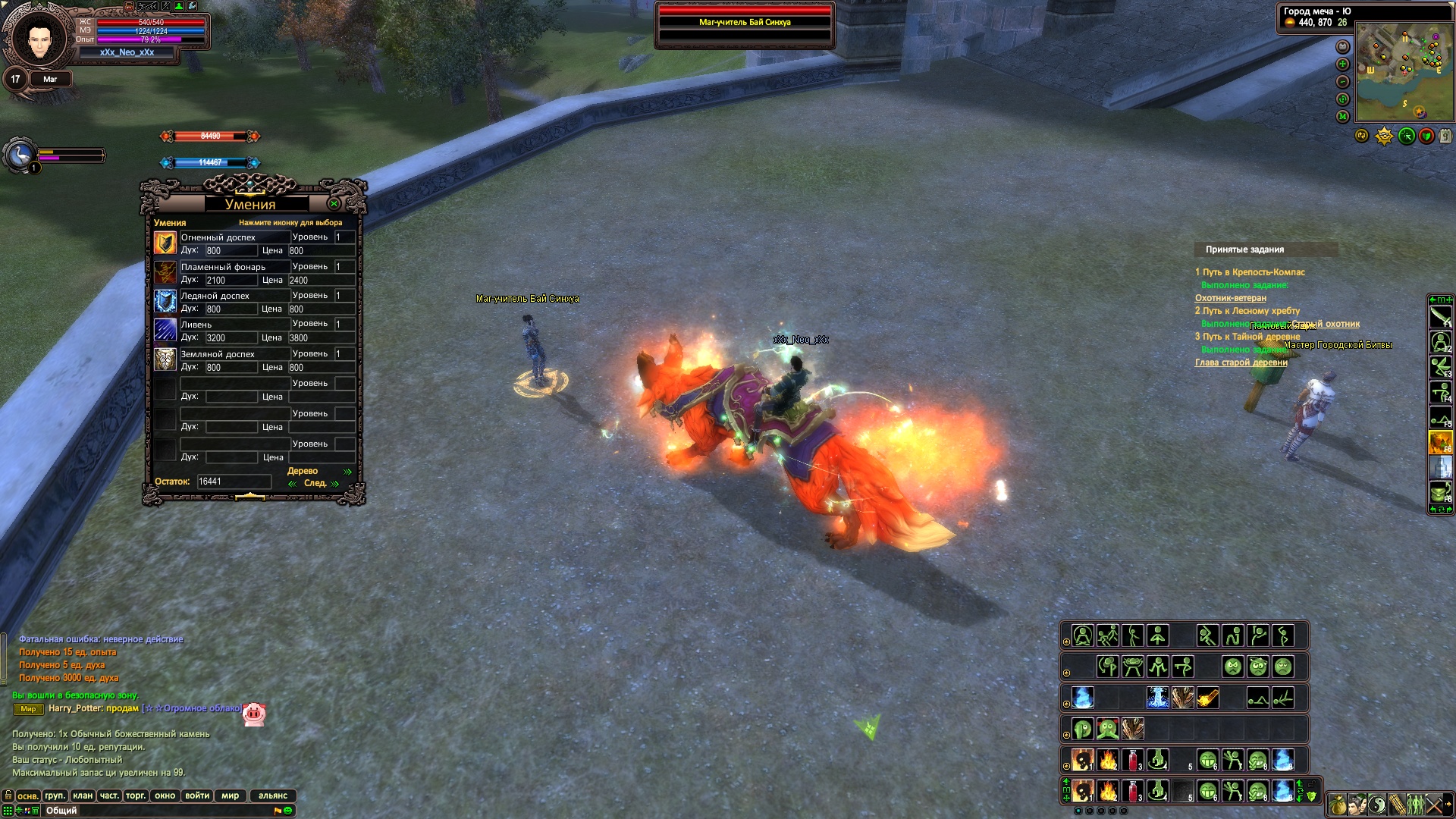Viewport: 1456px width, 819px height.
Task: Switch to the клан chat tab
Action: pyautogui.click(x=83, y=795)
